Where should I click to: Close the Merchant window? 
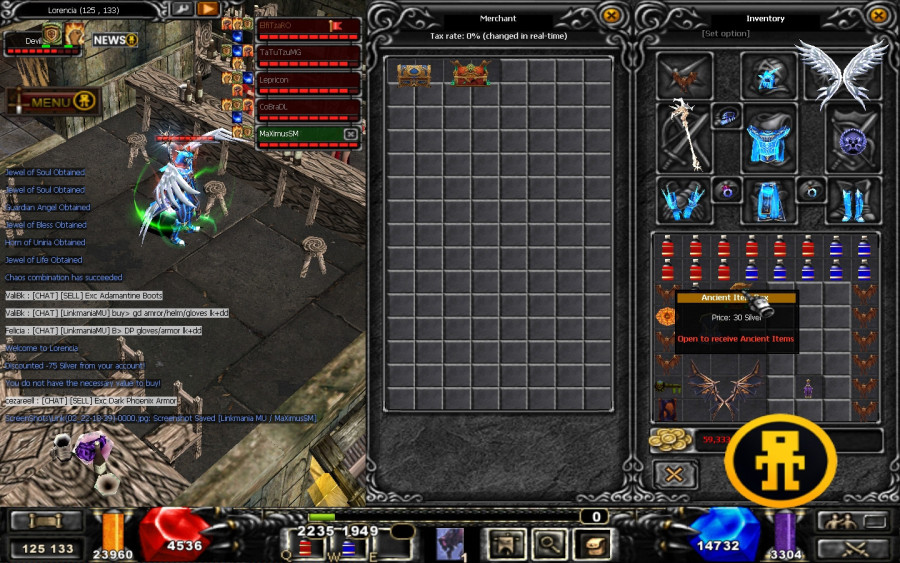click(611, 16)
